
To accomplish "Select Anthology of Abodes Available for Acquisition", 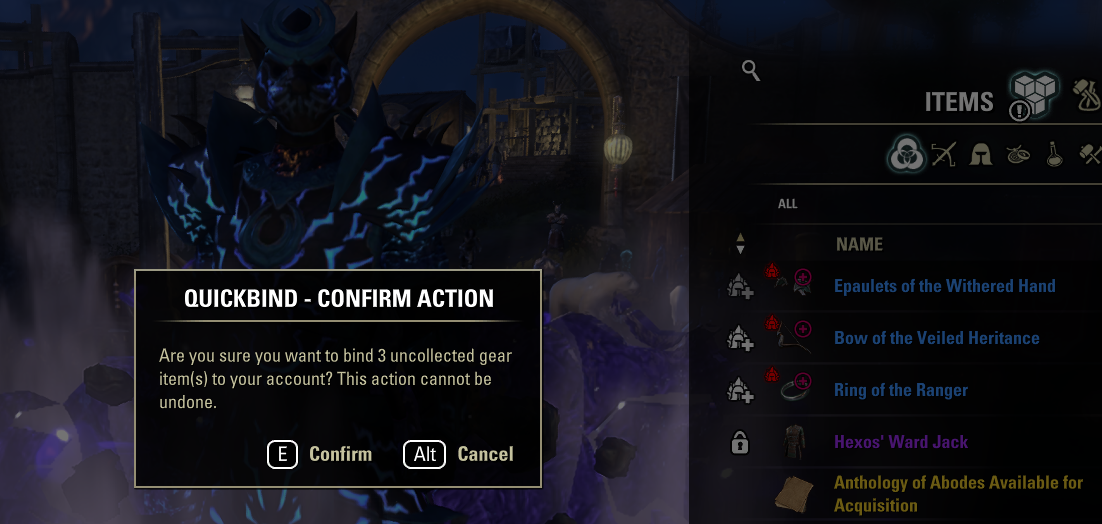I will tap(957, 494).
